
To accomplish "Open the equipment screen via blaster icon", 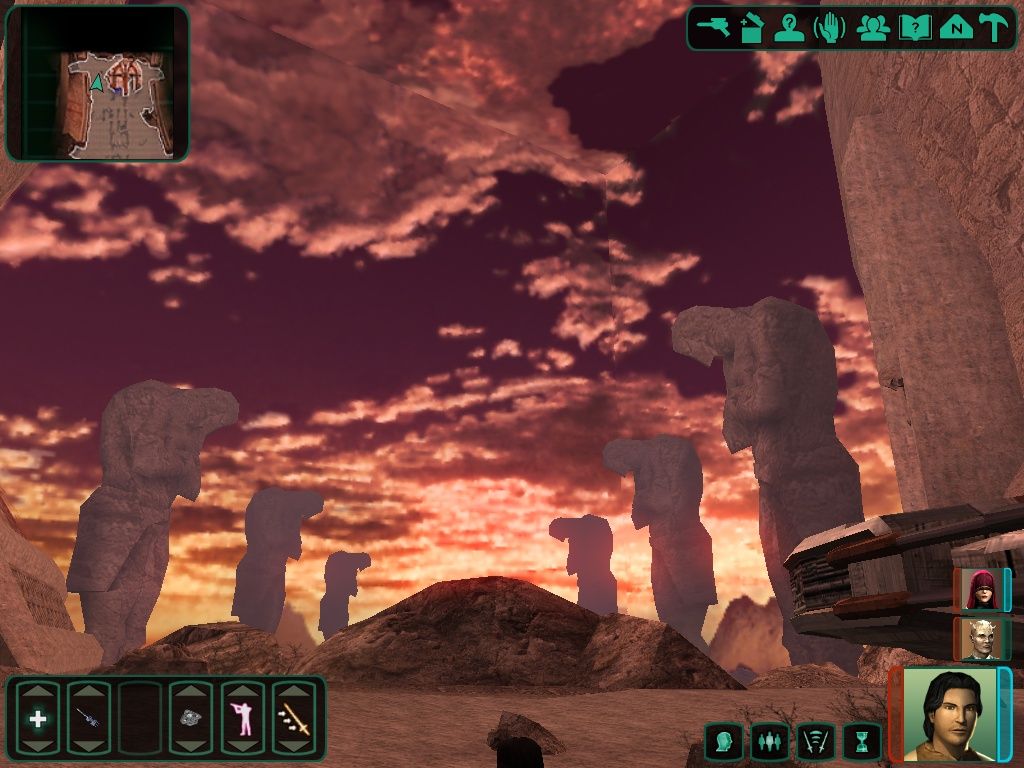I will coord(714,28).
